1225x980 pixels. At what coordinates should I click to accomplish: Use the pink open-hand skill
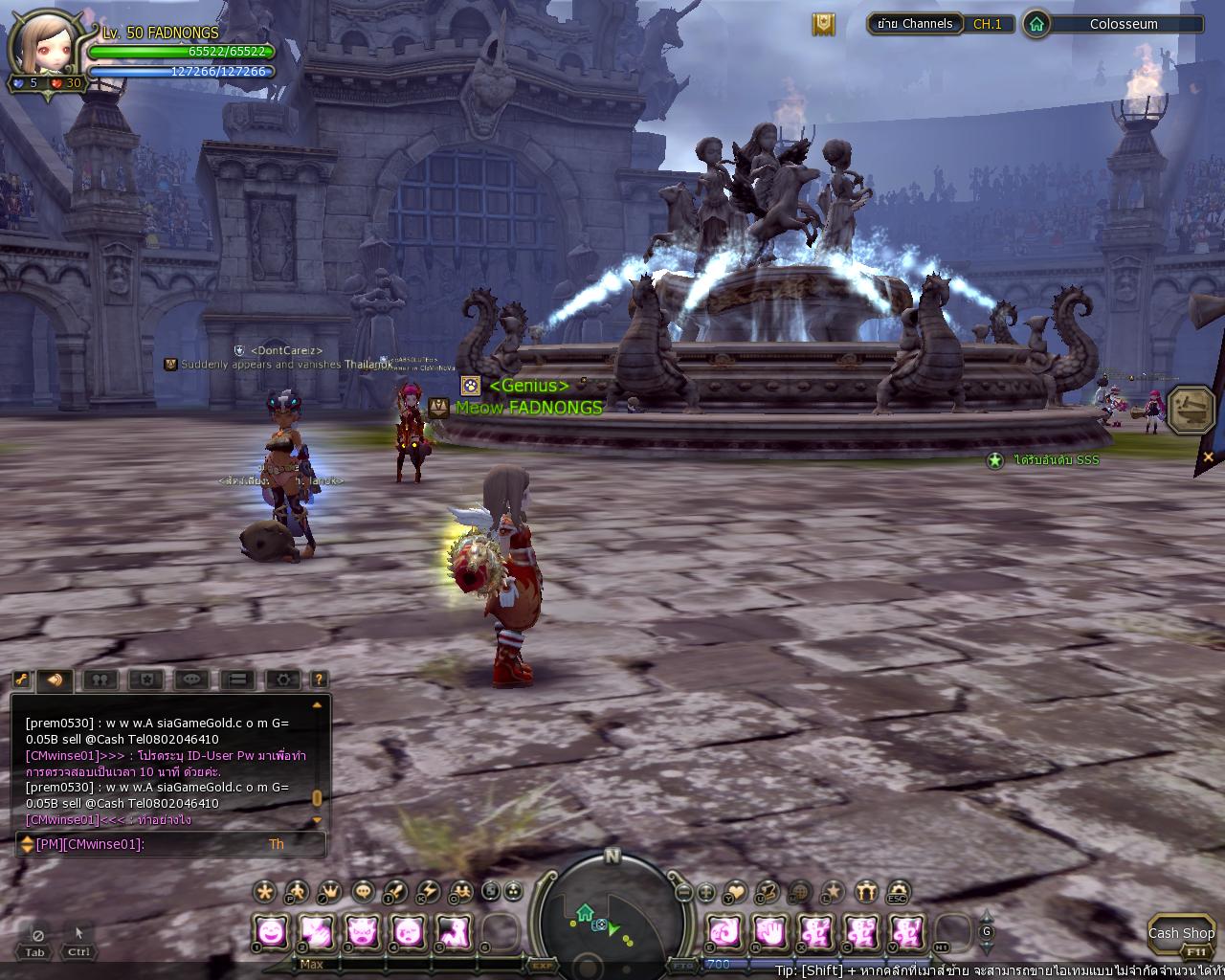pos(770,930)
